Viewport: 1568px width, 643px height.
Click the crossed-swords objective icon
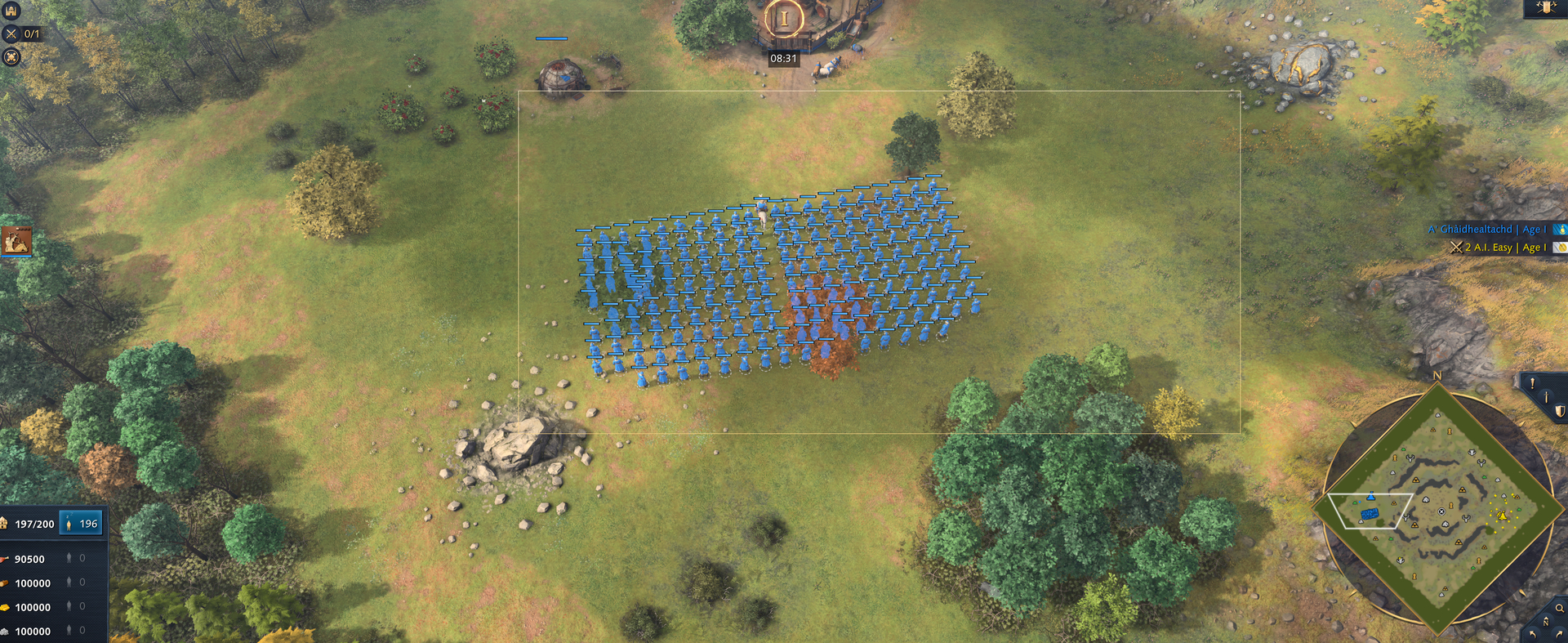tap(11, 33)
